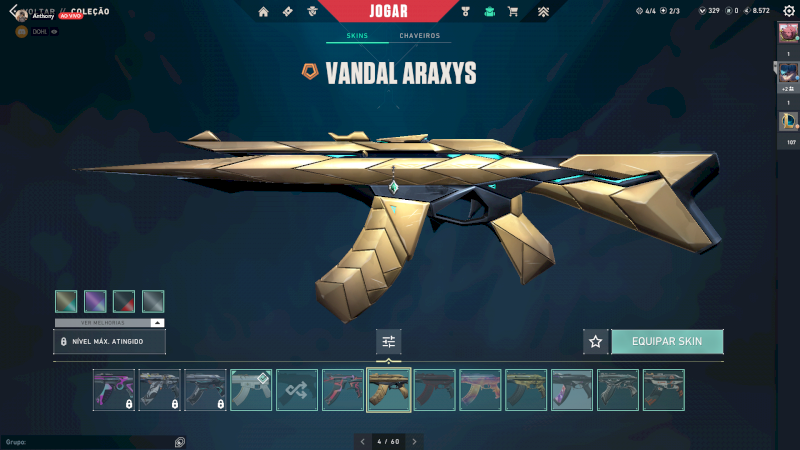Select the locked purple Vandal skin thumbnail
The height and width of the screenshot is (450, 800).
113,390
